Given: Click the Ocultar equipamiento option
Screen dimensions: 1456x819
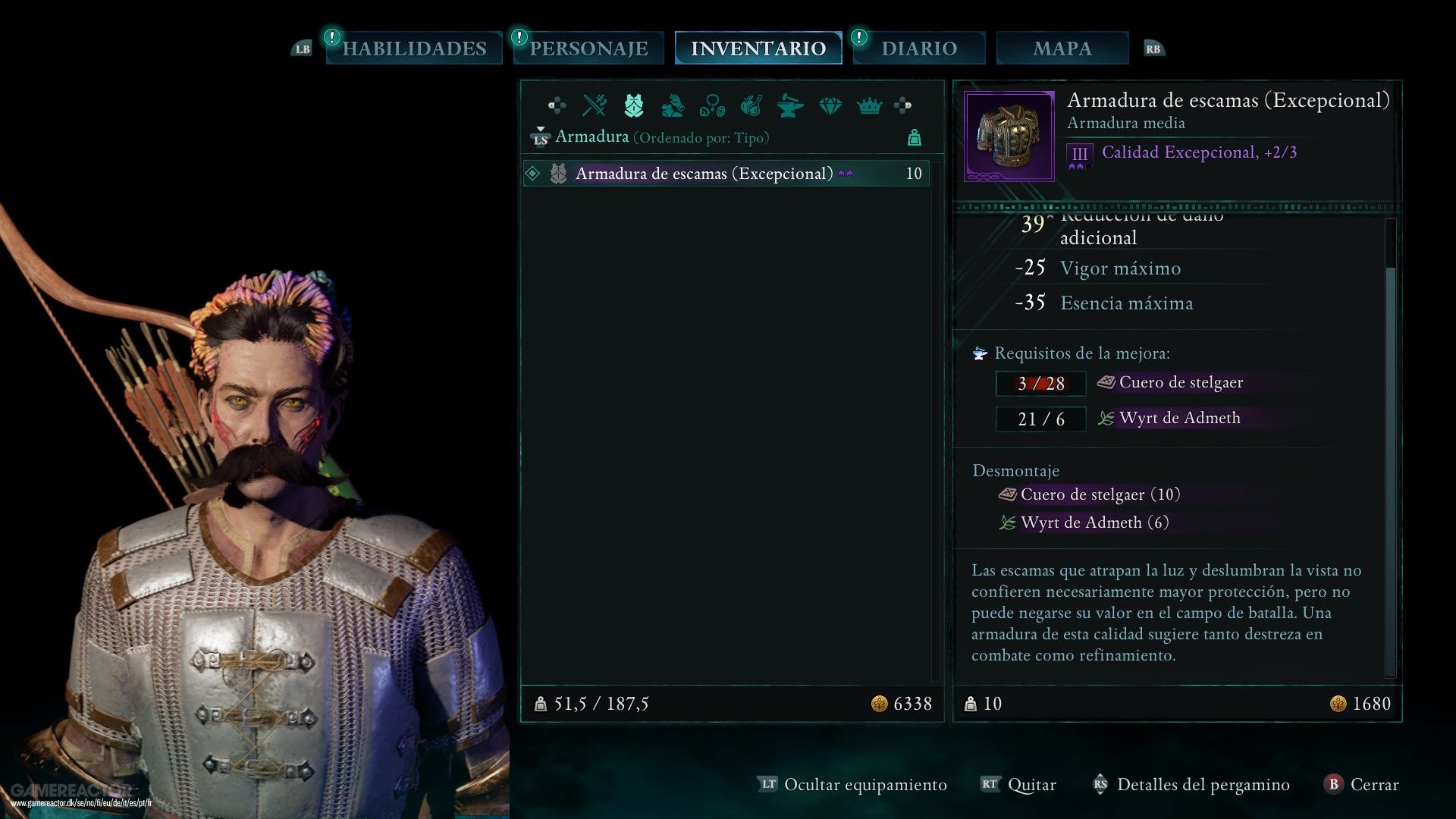Looking at the screenshot, I should pos(864,785).
